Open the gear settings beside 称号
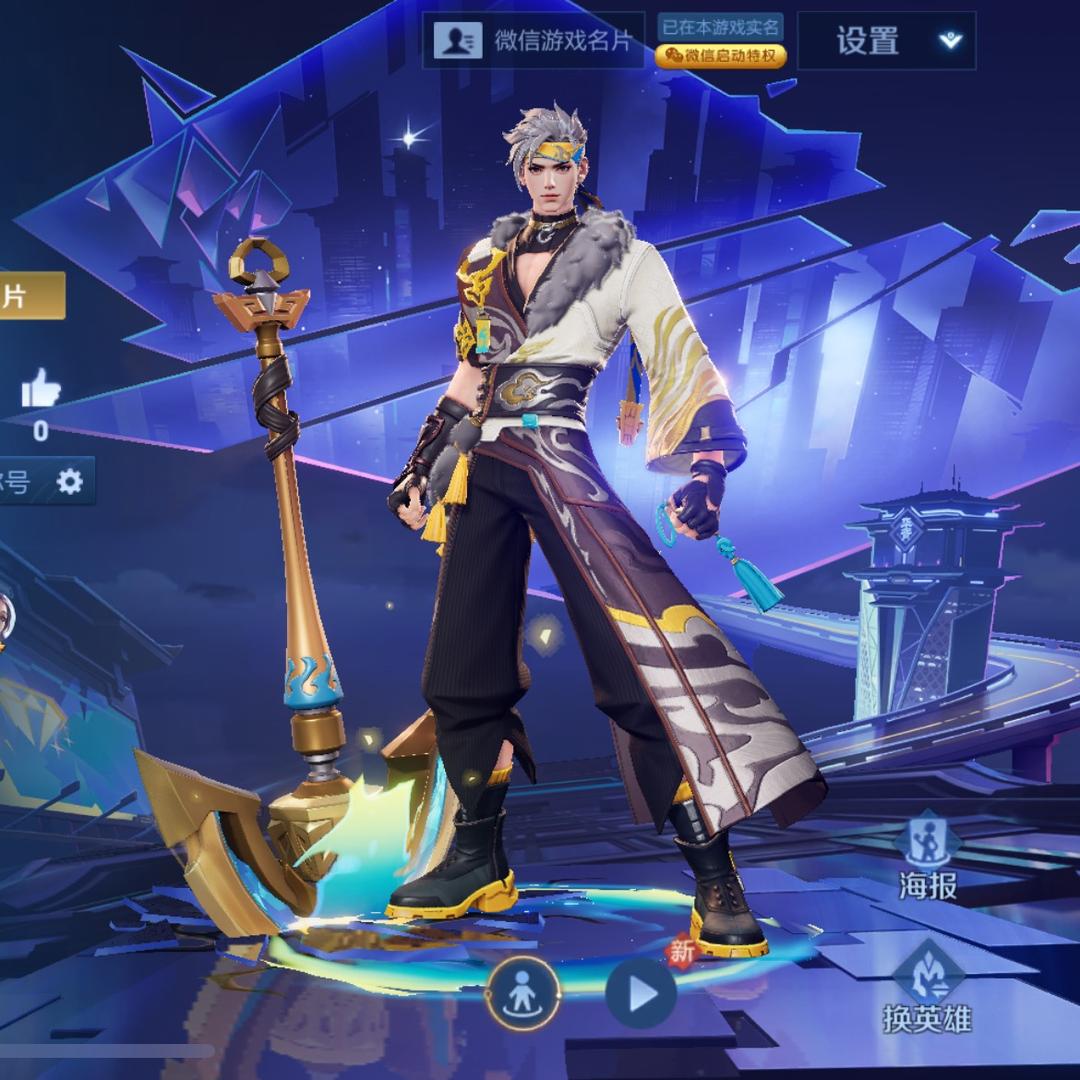This screenshot has width=1080, height=1080. pos(69,482)
